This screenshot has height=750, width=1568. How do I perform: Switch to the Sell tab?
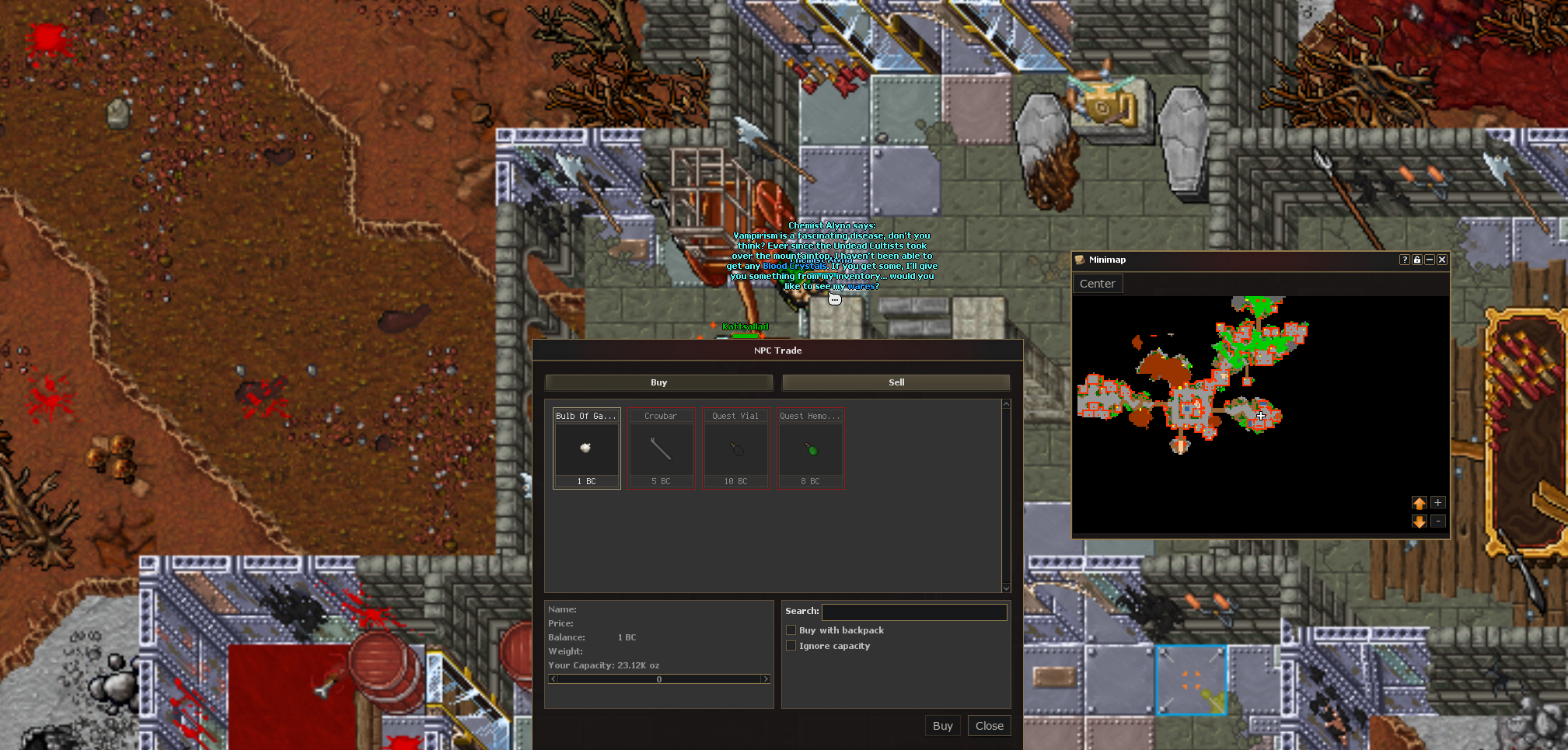click(896, 382)
